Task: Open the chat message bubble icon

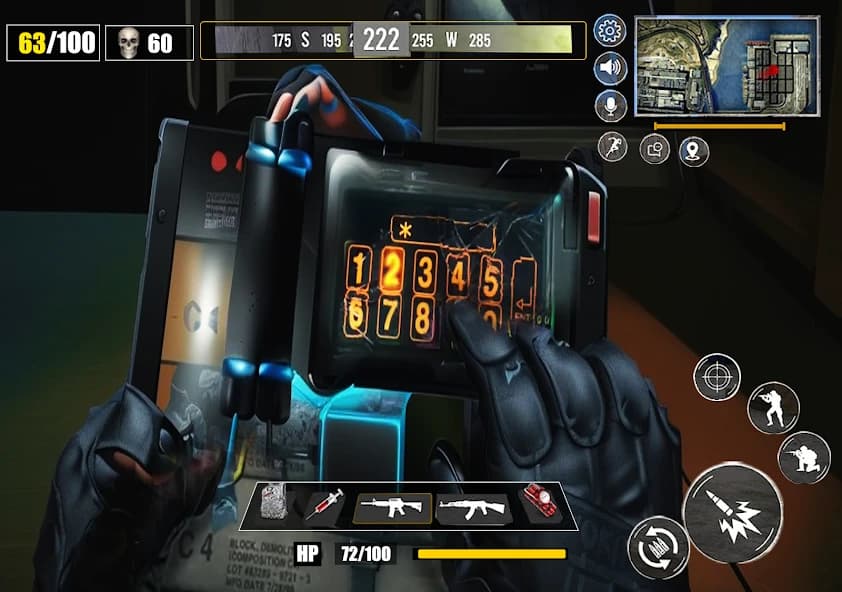Action: click(x=654, y=150)
